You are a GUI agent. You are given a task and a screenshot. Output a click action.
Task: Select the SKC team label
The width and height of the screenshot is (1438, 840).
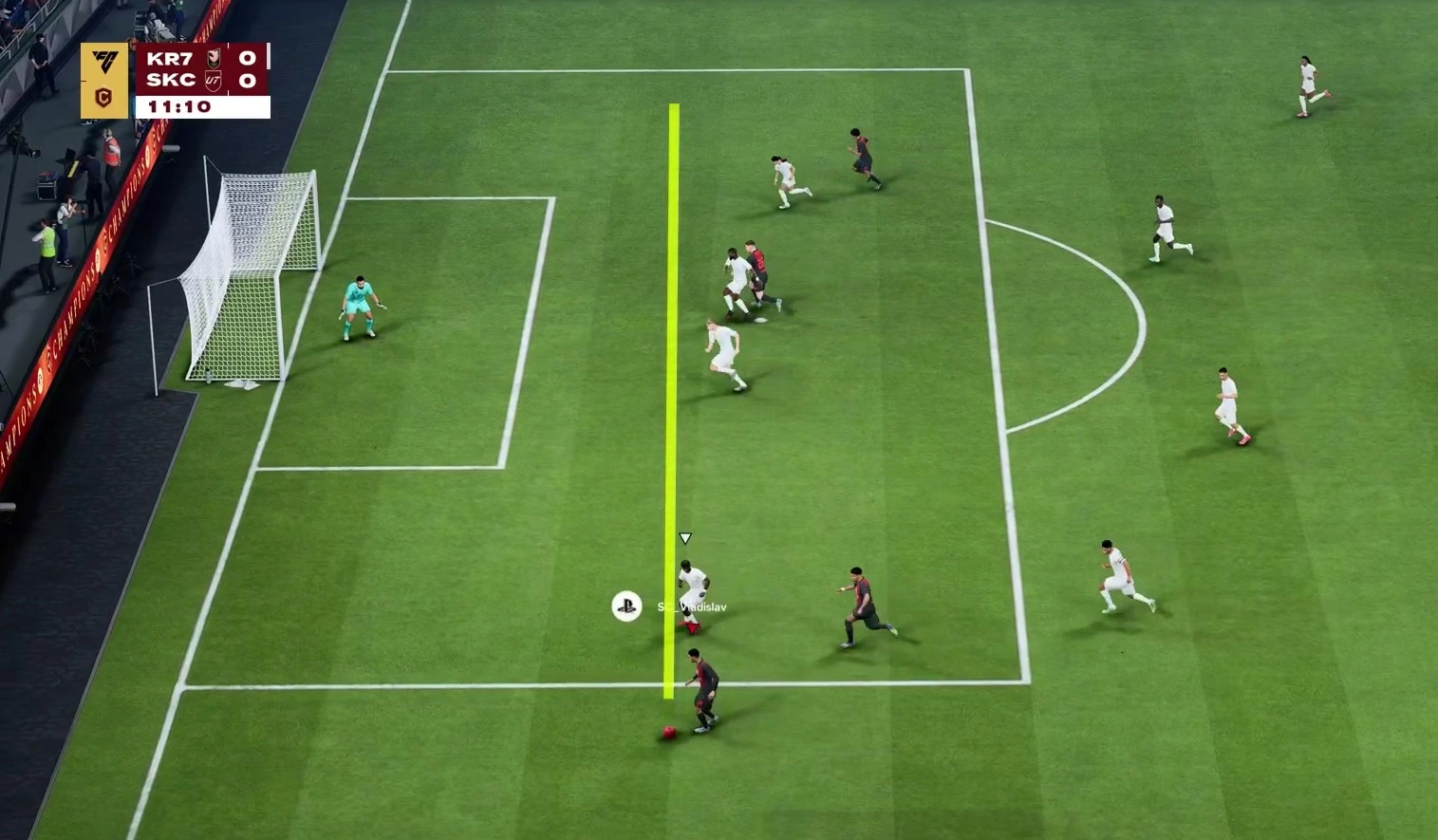click(171, 81)
